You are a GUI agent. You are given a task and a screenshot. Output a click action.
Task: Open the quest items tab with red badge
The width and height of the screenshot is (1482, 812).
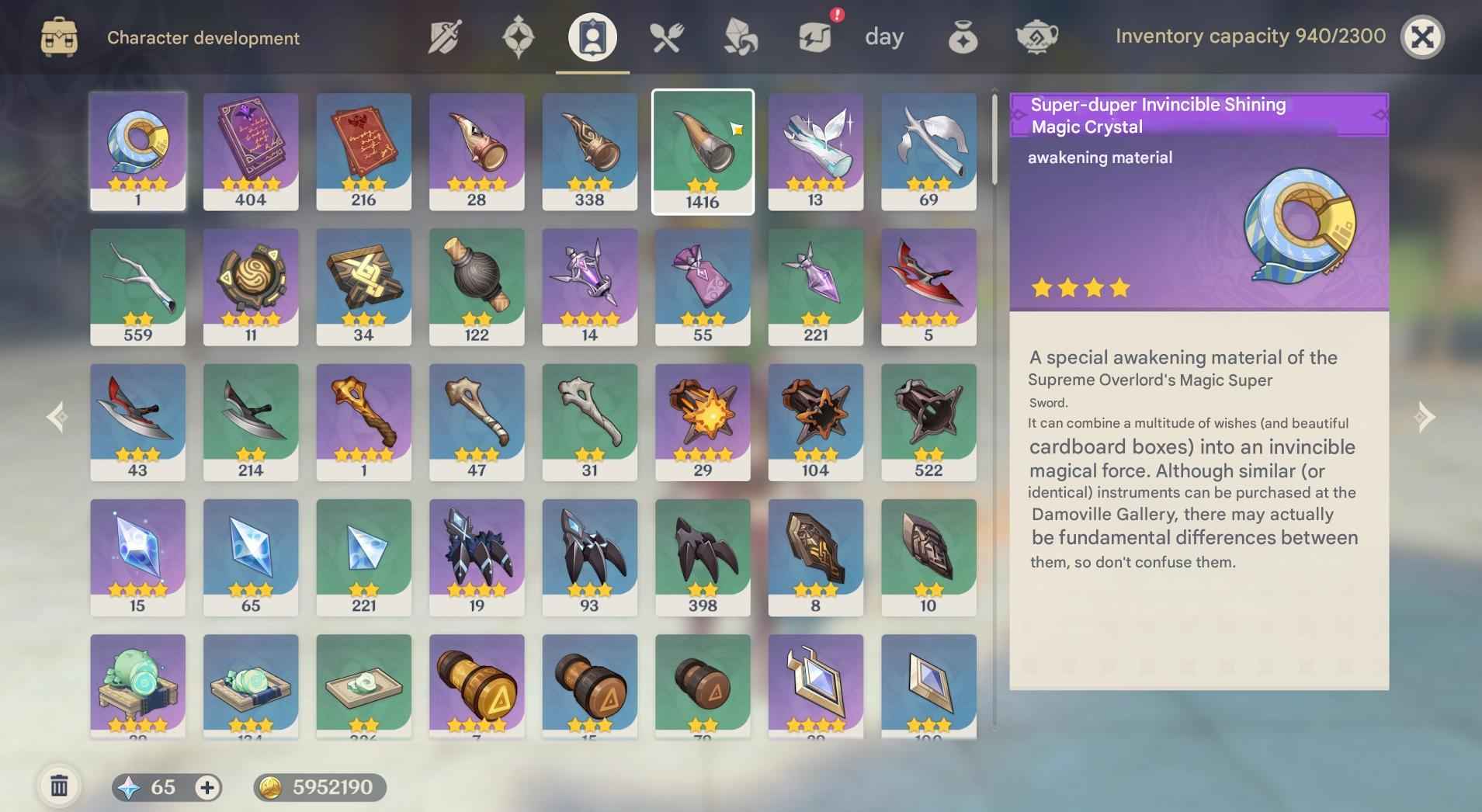point(814,36)
